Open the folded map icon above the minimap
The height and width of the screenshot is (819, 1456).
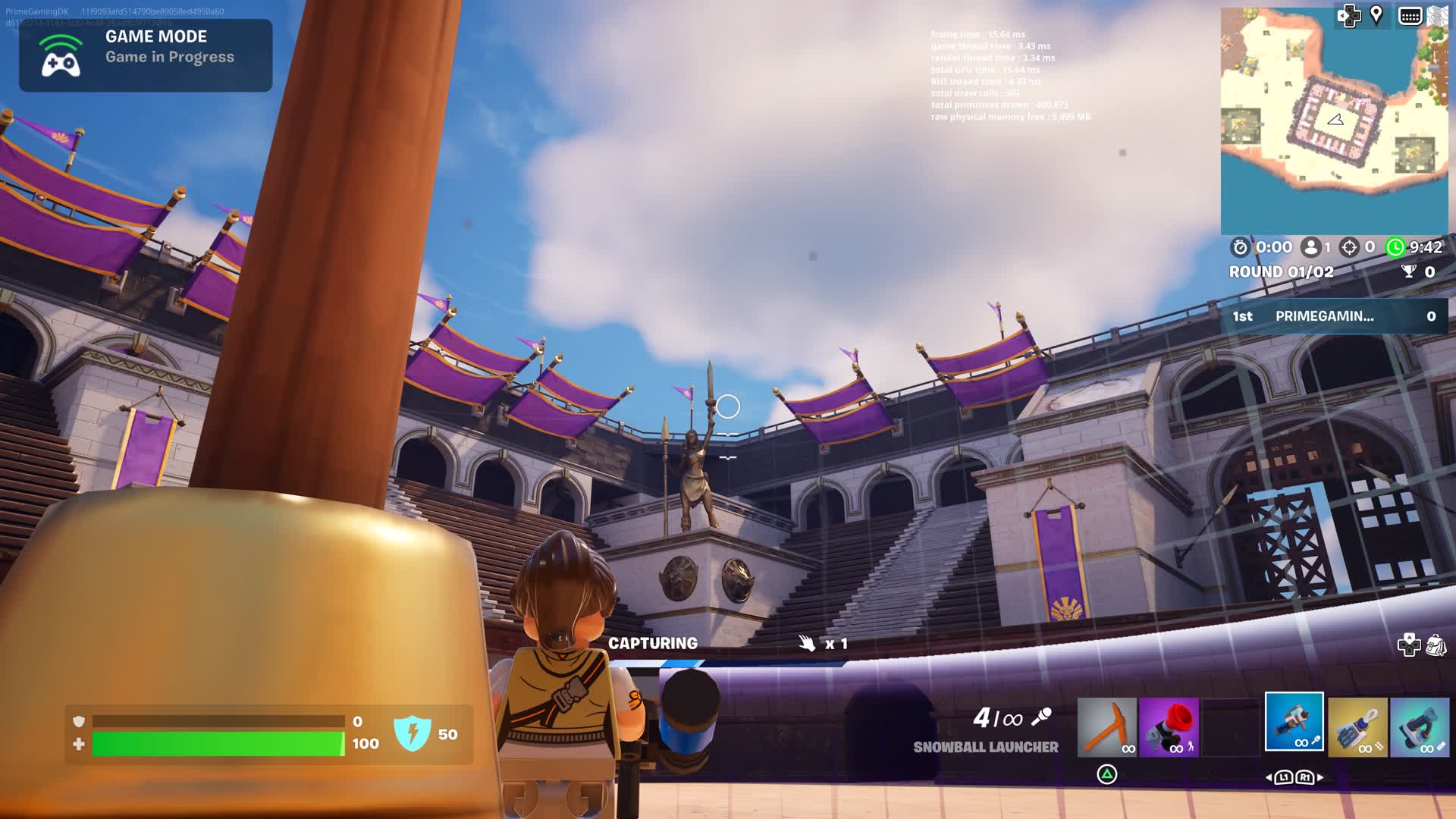point(1438,16)
